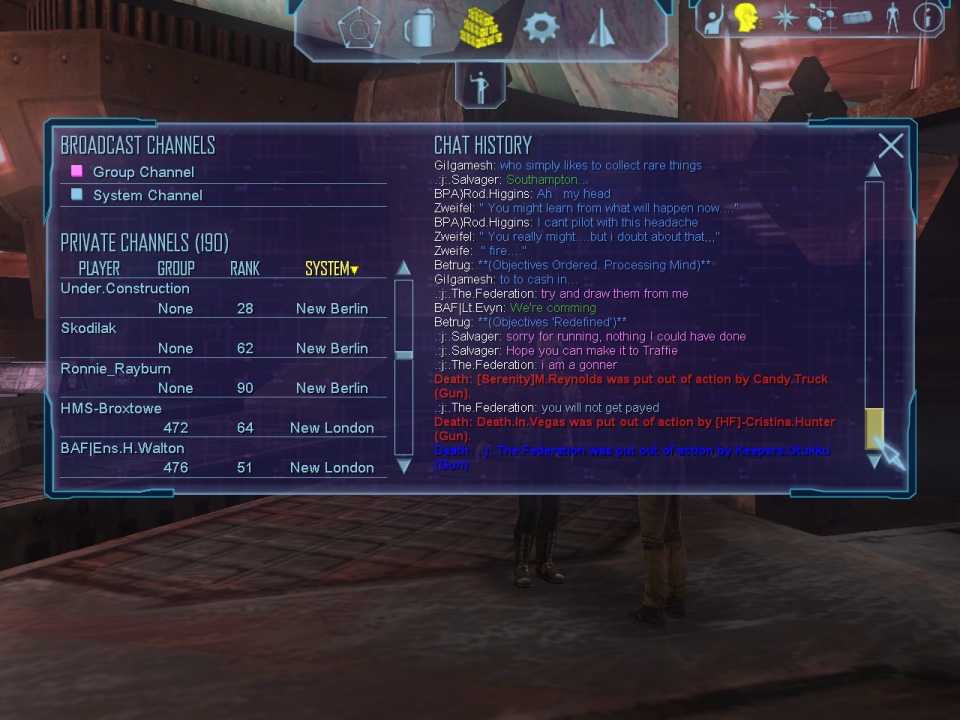Sort the player list by System
Screen dimensions: 960x720
(331, 268)
